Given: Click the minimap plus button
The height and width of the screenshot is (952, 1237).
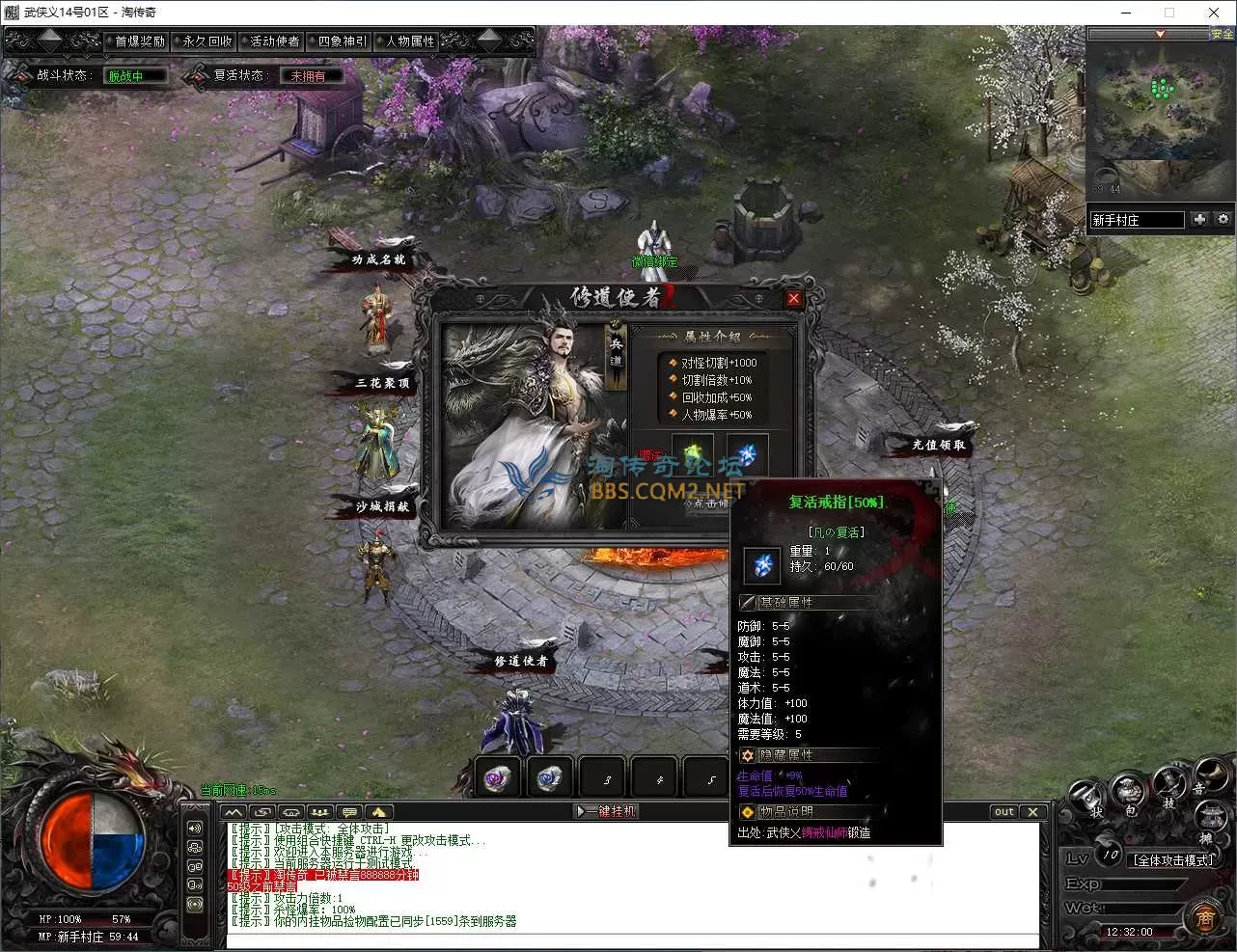Looking at the screenshot, I should point(1199,219).
